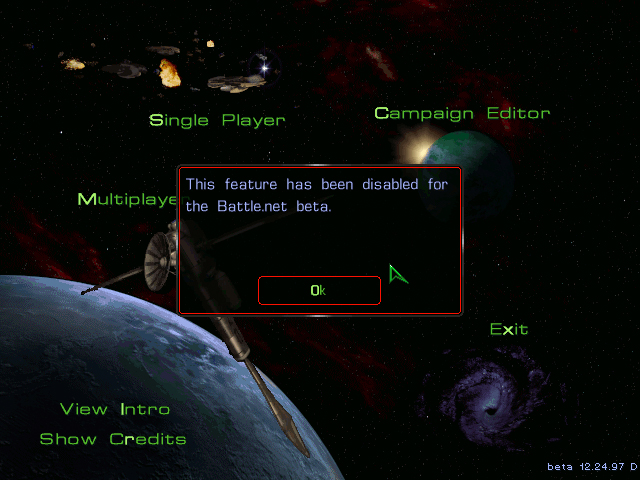Open the Single Player menu
Screen dimensions: 640x480
(217, 121)
